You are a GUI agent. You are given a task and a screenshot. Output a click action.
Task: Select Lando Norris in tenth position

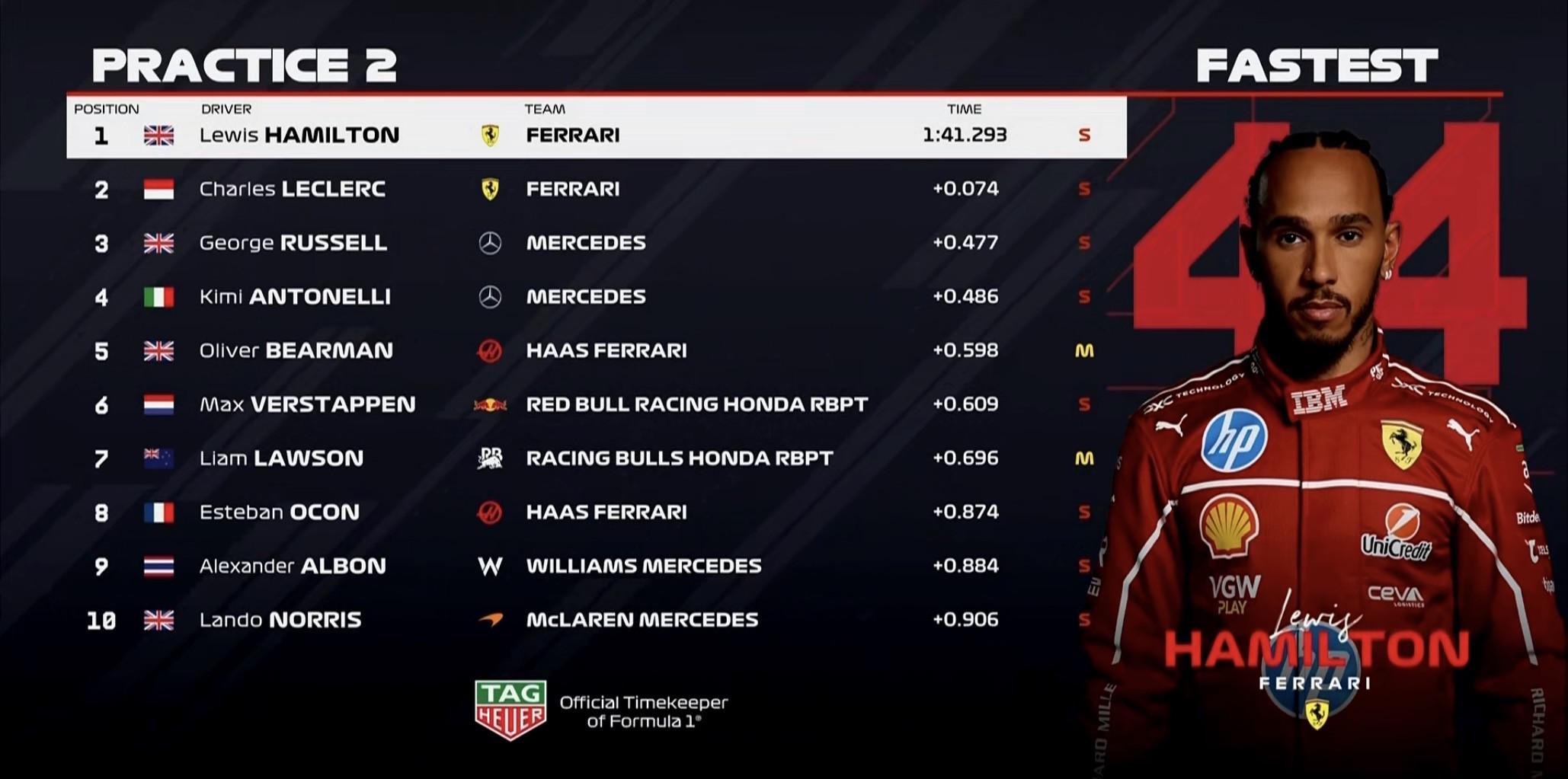(x=280, y=620)
